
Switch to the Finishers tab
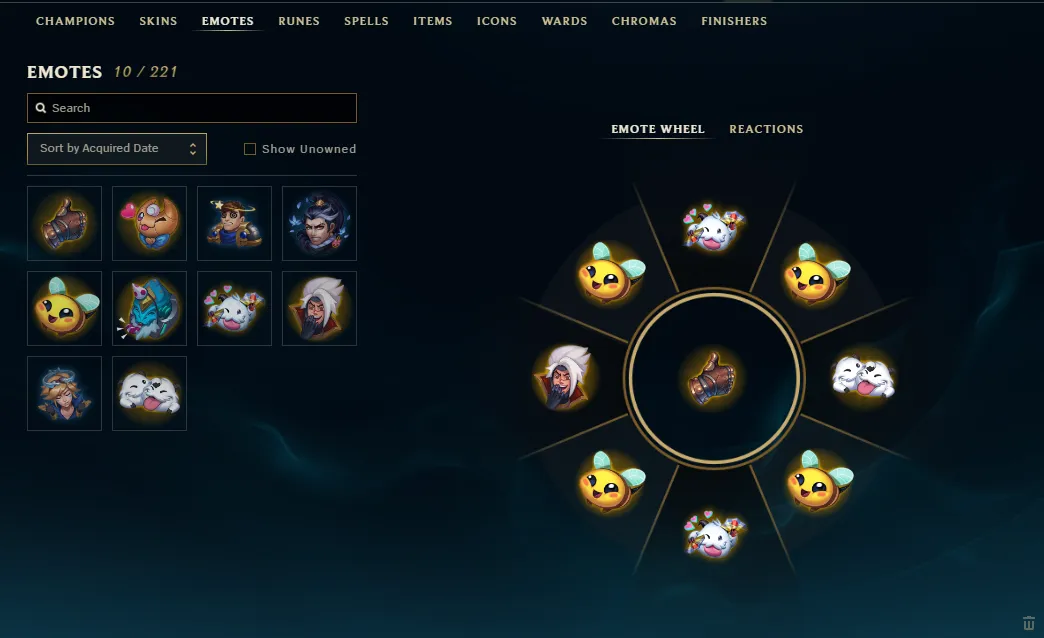734,21
